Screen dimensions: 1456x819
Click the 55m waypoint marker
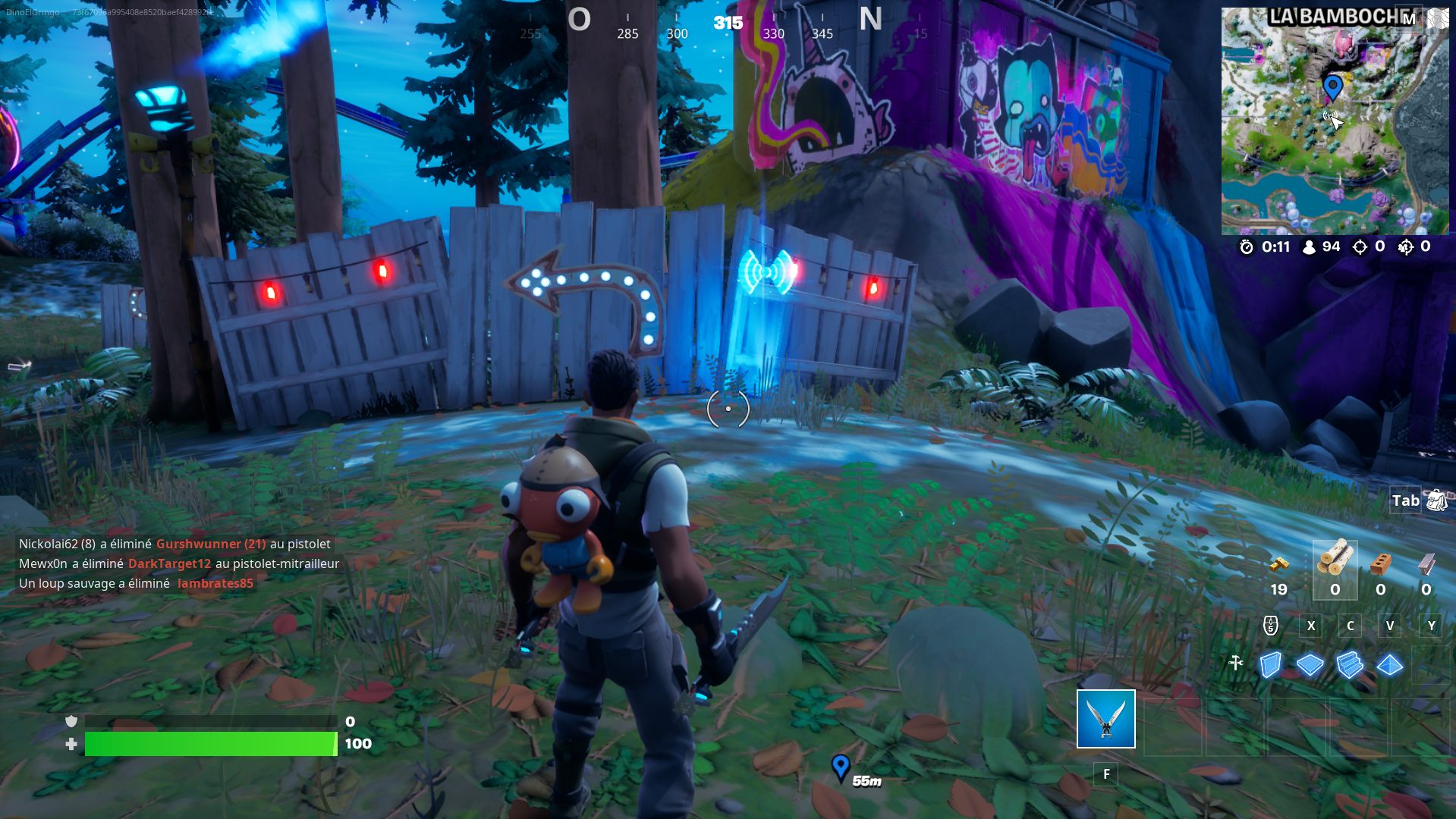(840, 767)
